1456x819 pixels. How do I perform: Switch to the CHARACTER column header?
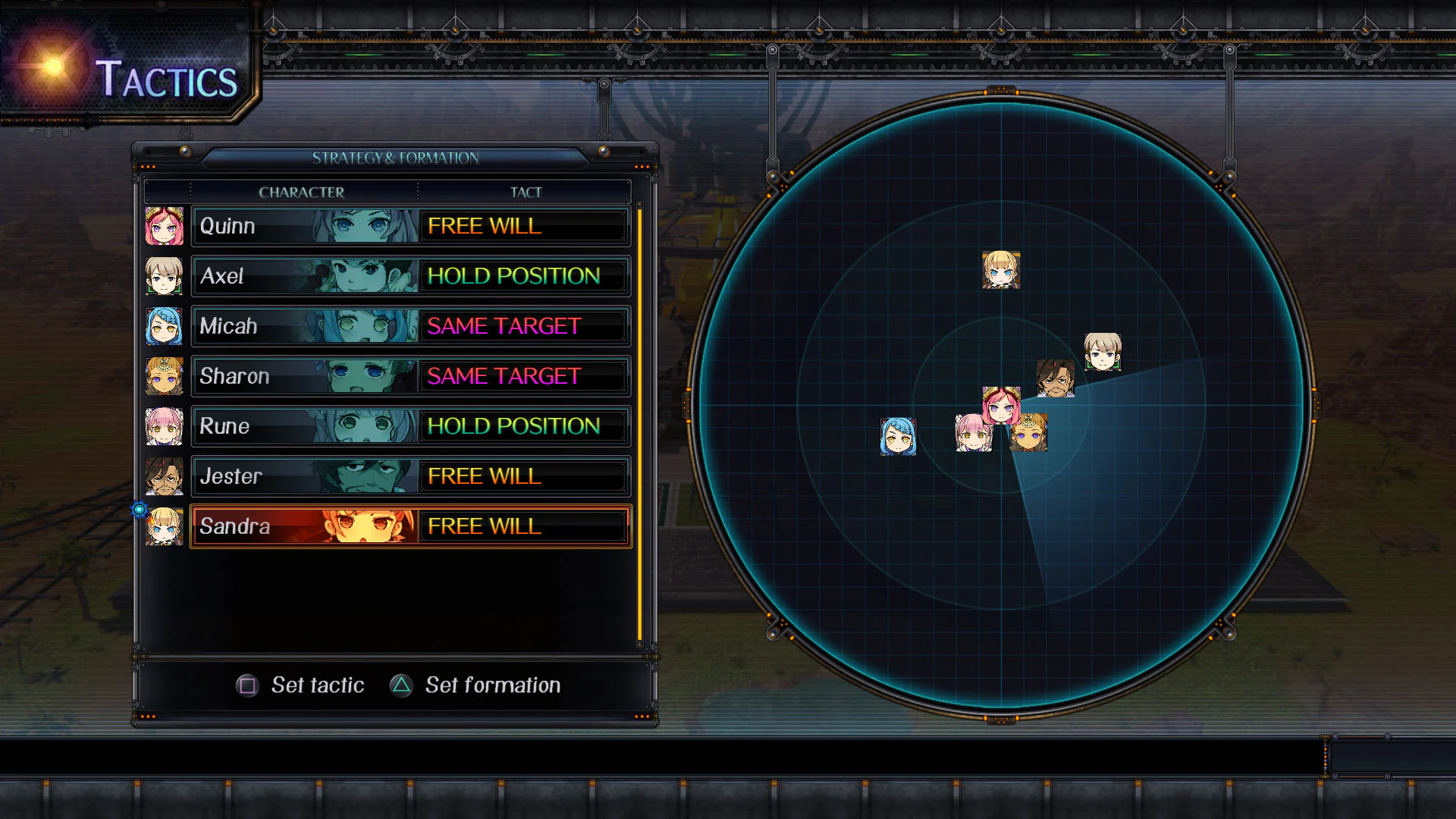click(301, 192)
